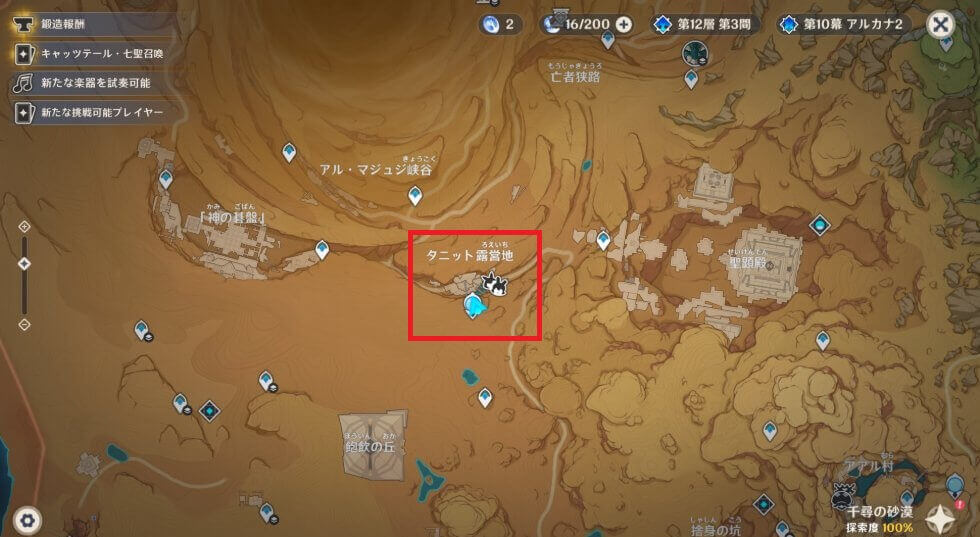Viewport: 980px width, 537px height.
Task: Open map settings with the gear icon
Action: pyautogui.click(x=27, y=519)
